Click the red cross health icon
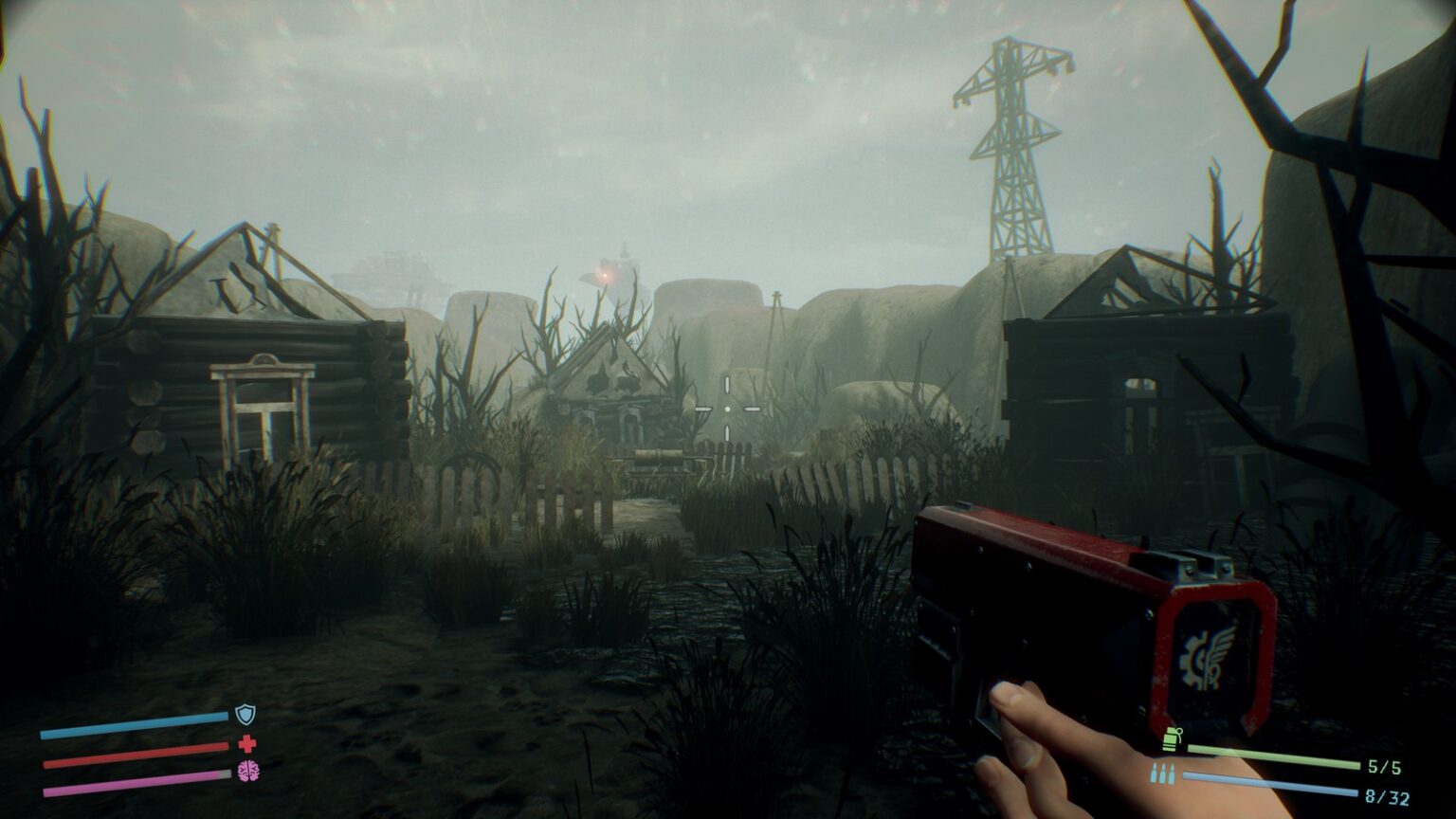 click(247, 744)
